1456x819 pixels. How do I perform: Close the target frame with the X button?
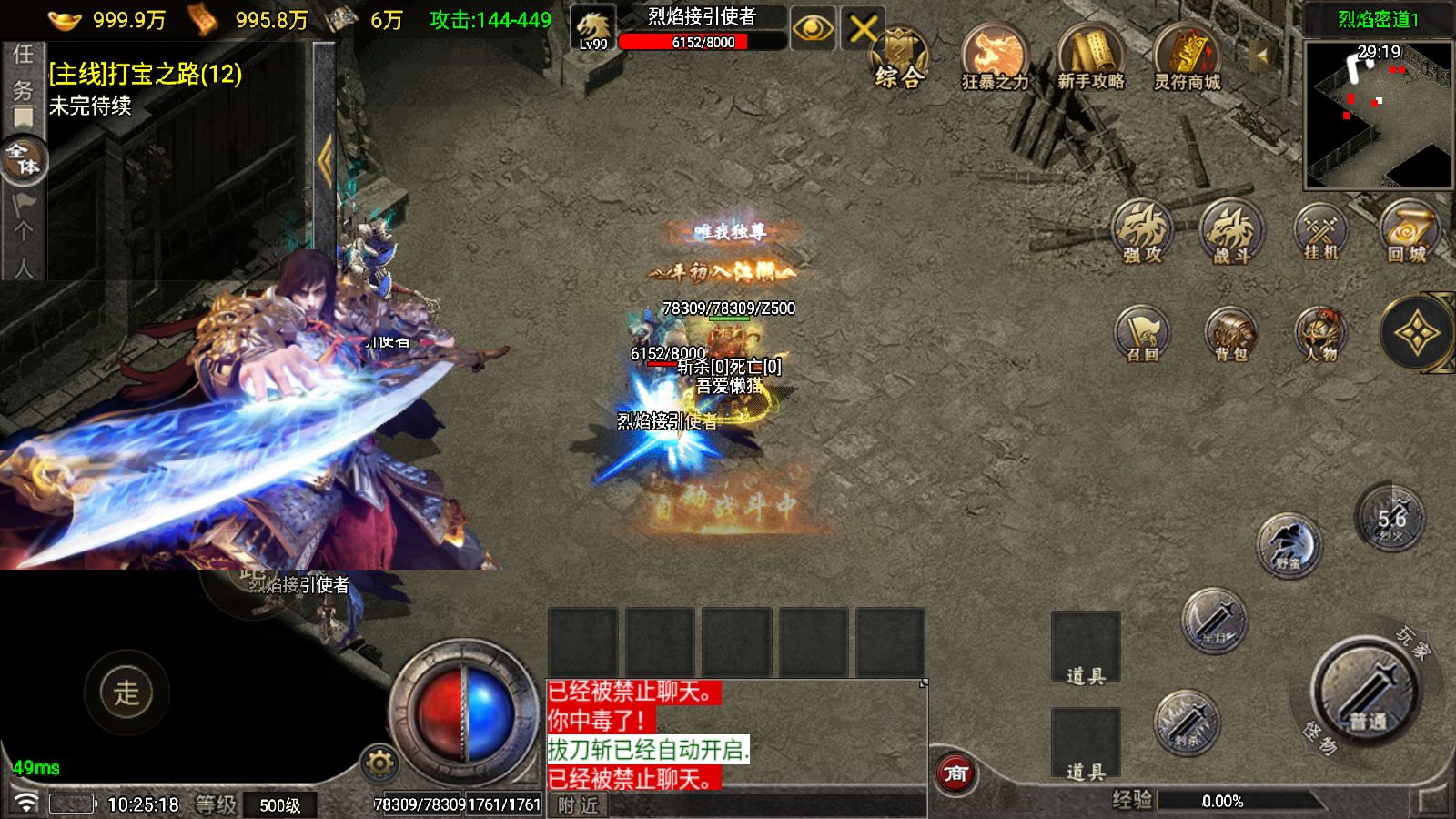click(x=863, y=30)
